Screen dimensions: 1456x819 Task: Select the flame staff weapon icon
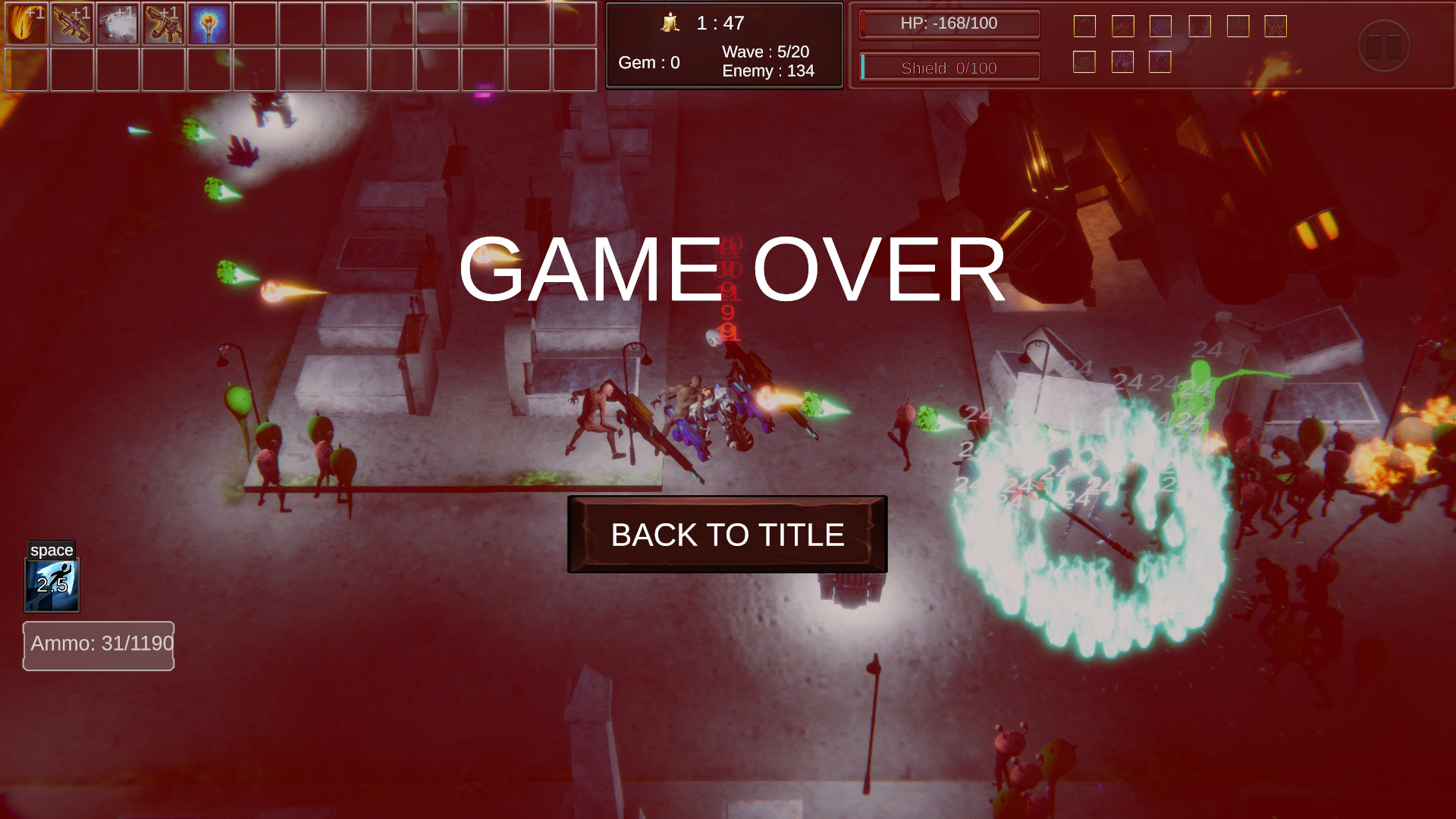click(209, 23)
